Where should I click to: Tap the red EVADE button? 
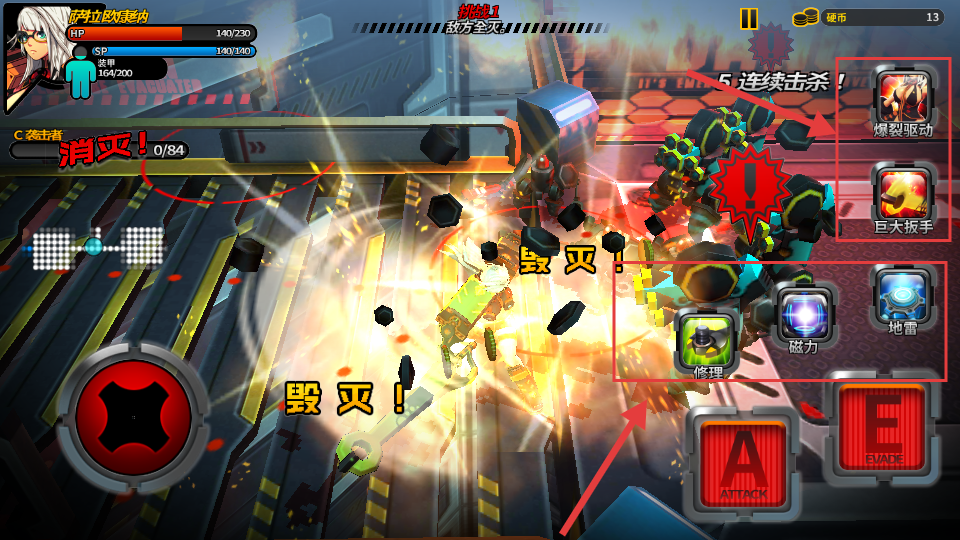coord(882,427)
